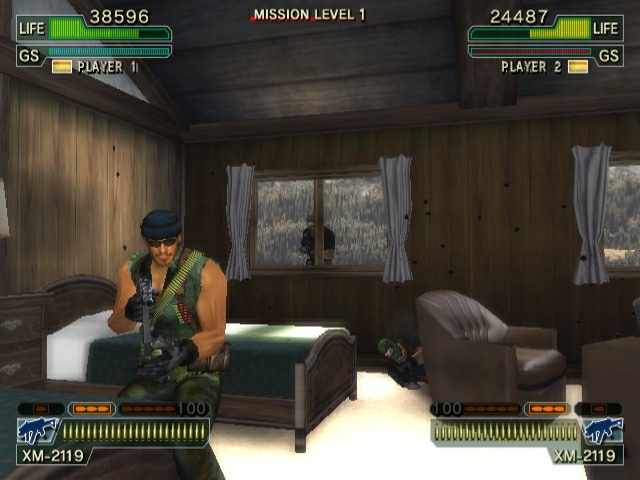The image size is (640, 480).
Task: Select Player 2's XM-2119 weapon icon
Action: tap(603, 431)
